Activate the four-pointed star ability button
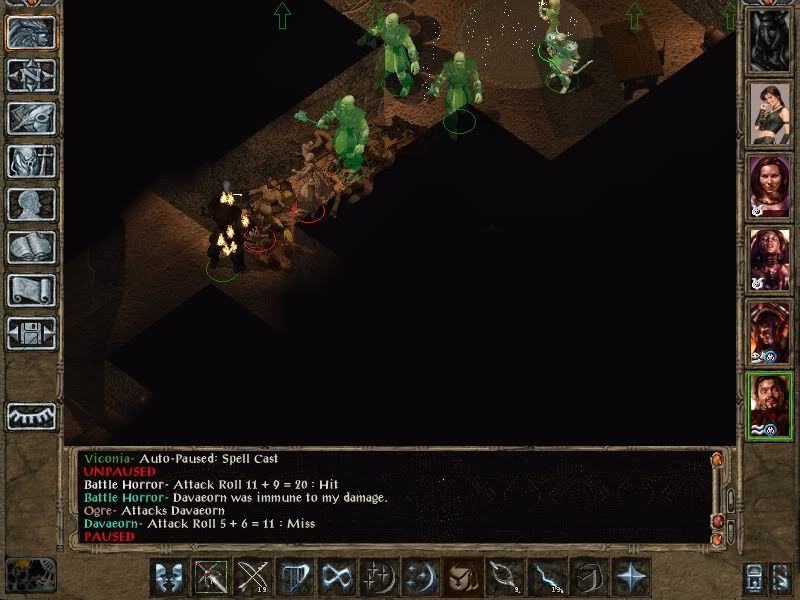 click(x=631, y=578)
